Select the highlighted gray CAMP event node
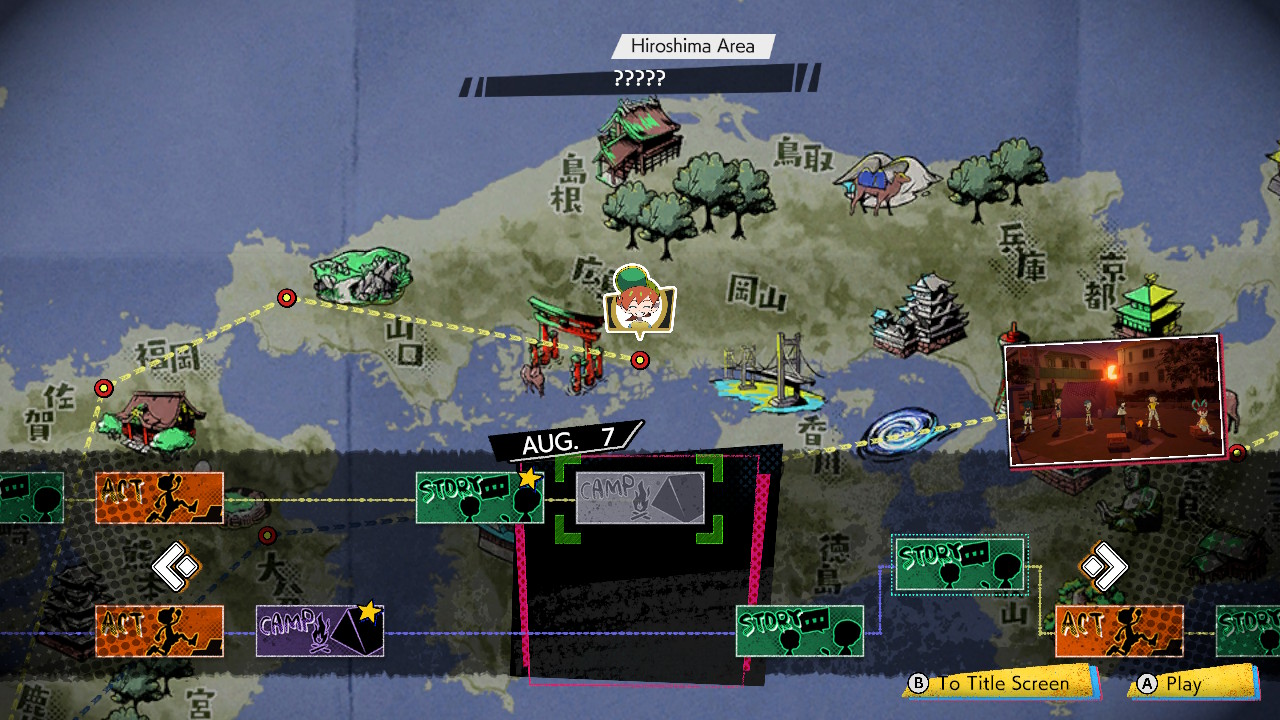The width and height of the screenshot is (1280, 720). [x=640, y=498]
